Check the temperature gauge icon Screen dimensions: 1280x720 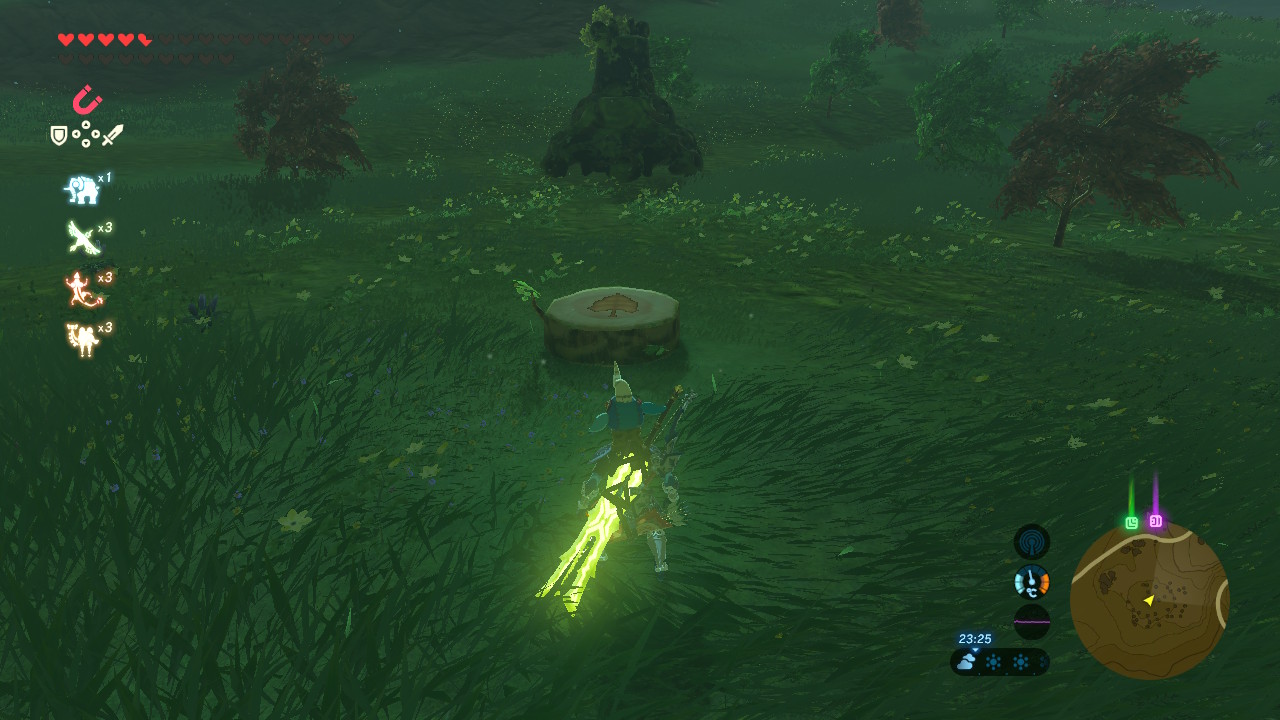[1031, 581]
